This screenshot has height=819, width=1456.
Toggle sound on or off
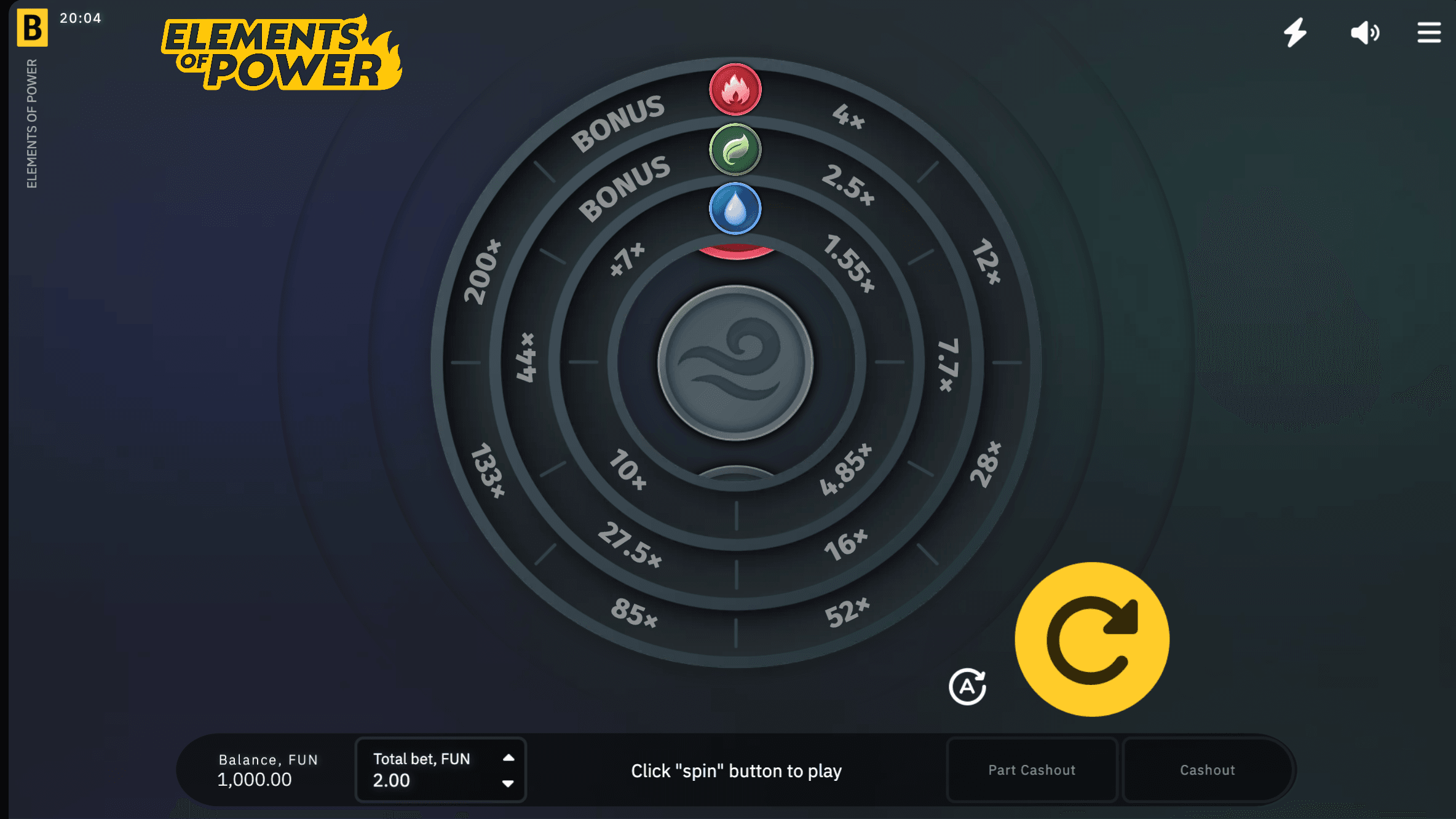click(x=1366, y=33)
